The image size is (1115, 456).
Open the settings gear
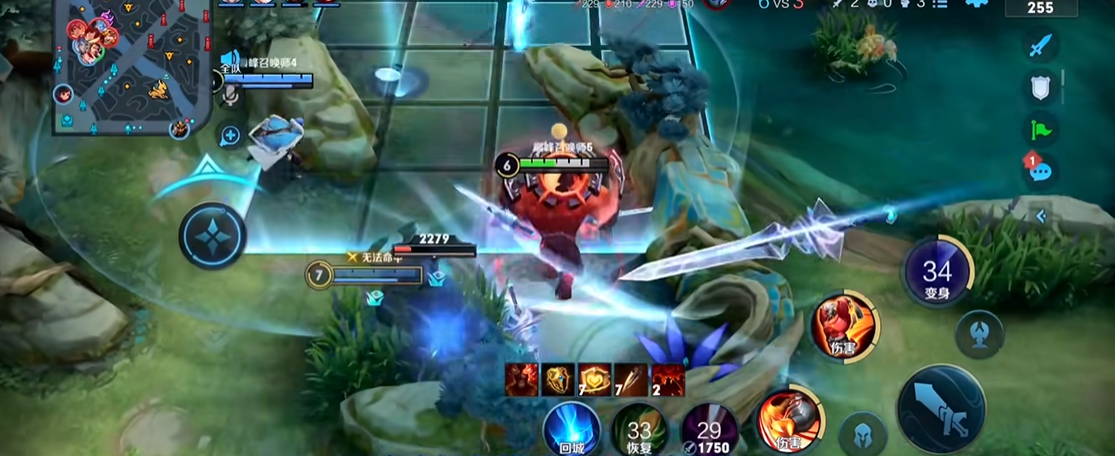[977, 4]
